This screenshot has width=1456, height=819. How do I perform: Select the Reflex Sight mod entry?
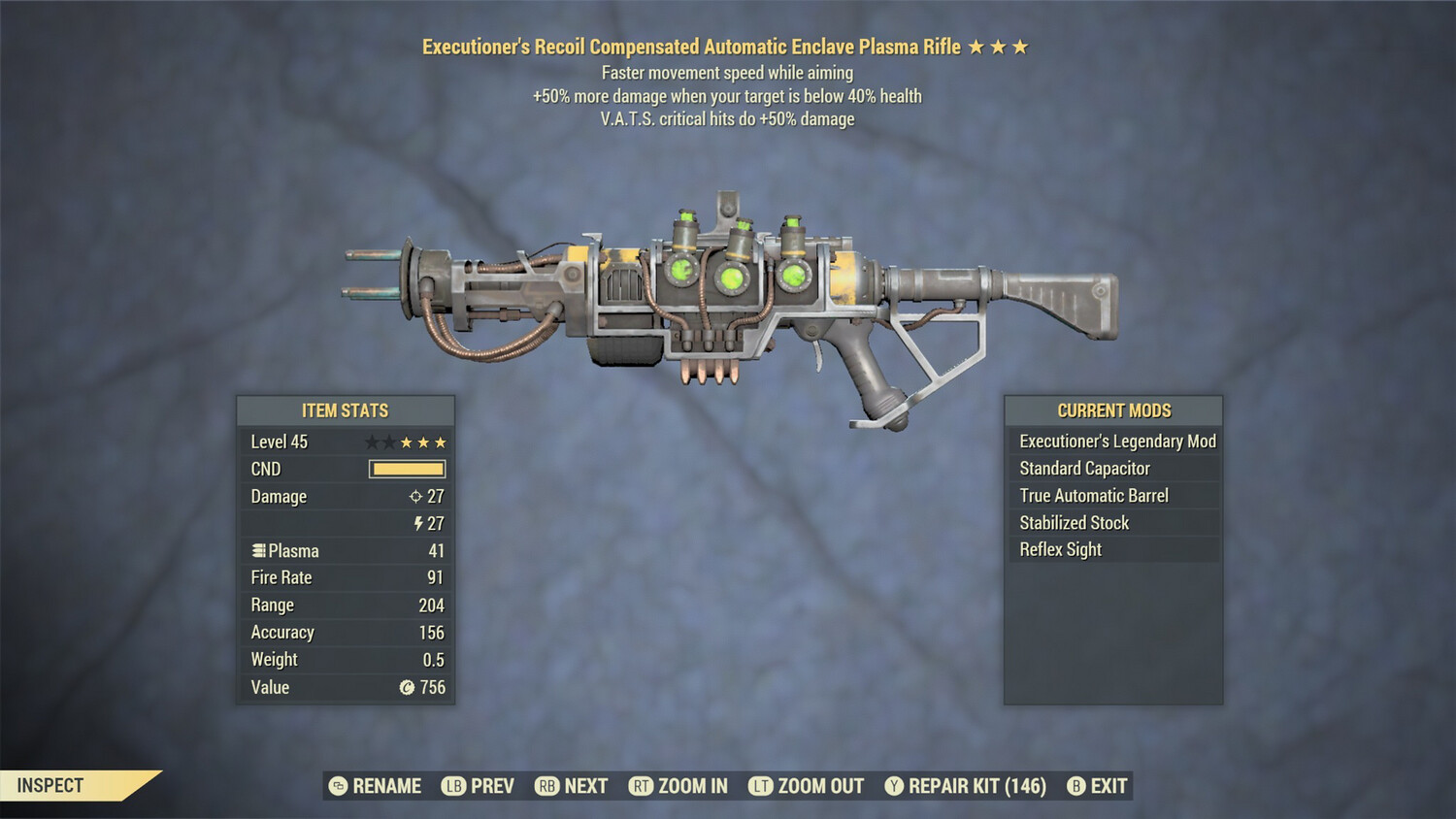(1060, 549)
